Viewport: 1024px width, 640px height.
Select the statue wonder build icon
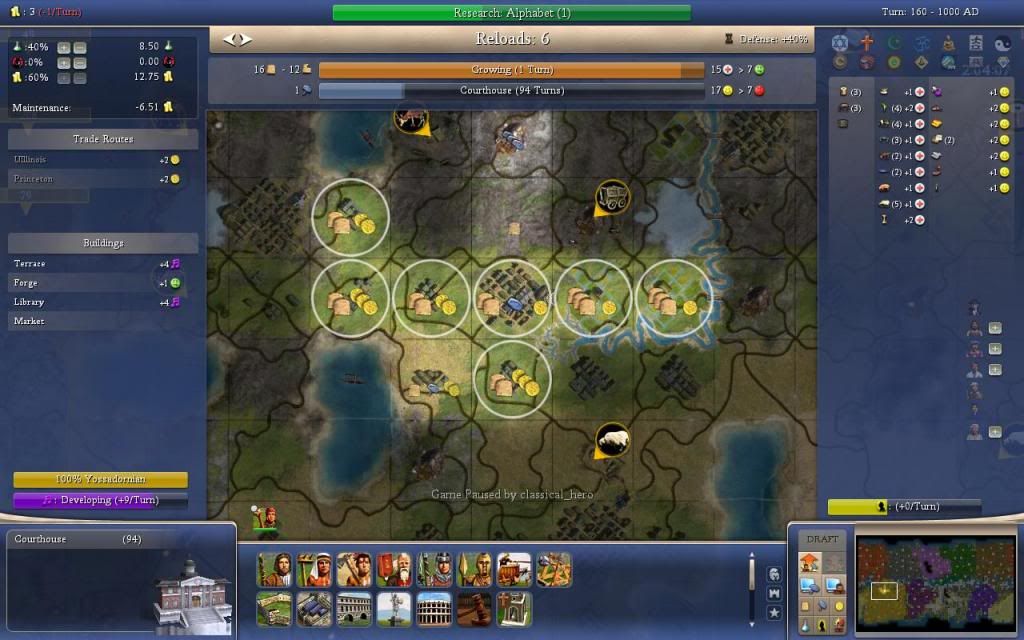point(393,608)
